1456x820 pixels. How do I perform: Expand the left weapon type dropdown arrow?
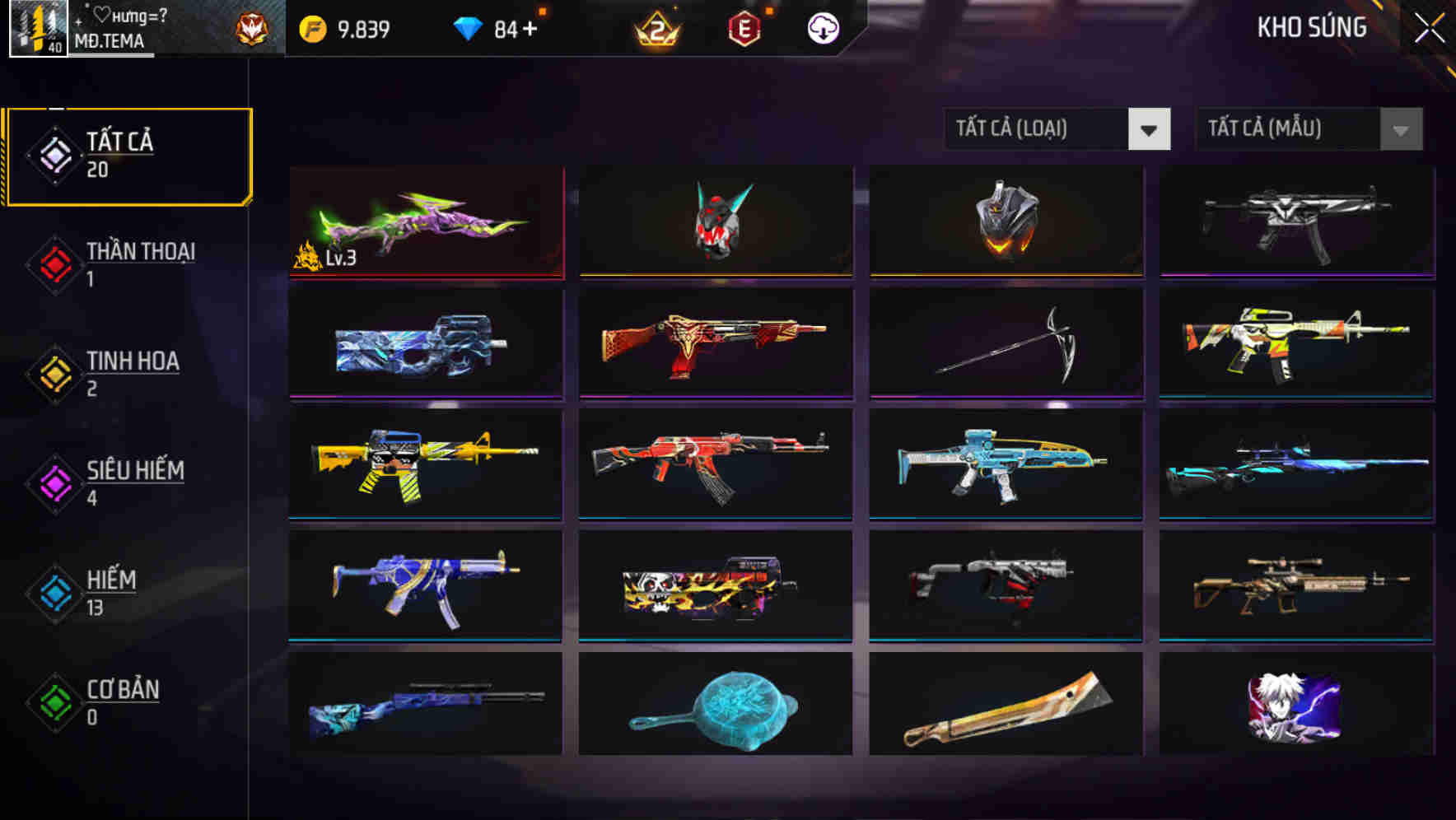1150,129
